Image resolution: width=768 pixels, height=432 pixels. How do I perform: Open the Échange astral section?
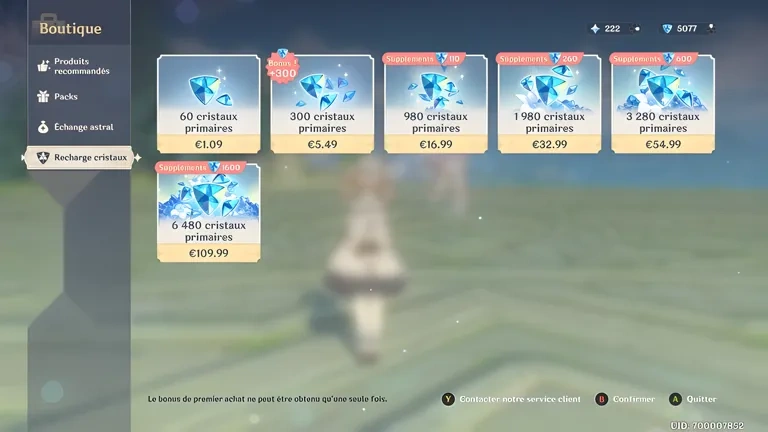(x=80, y=127)
